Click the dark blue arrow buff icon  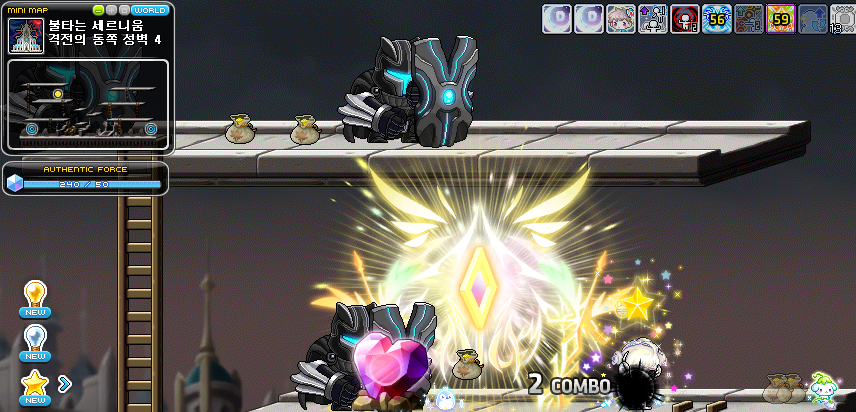pyautogui.click(x=811, y=18)
